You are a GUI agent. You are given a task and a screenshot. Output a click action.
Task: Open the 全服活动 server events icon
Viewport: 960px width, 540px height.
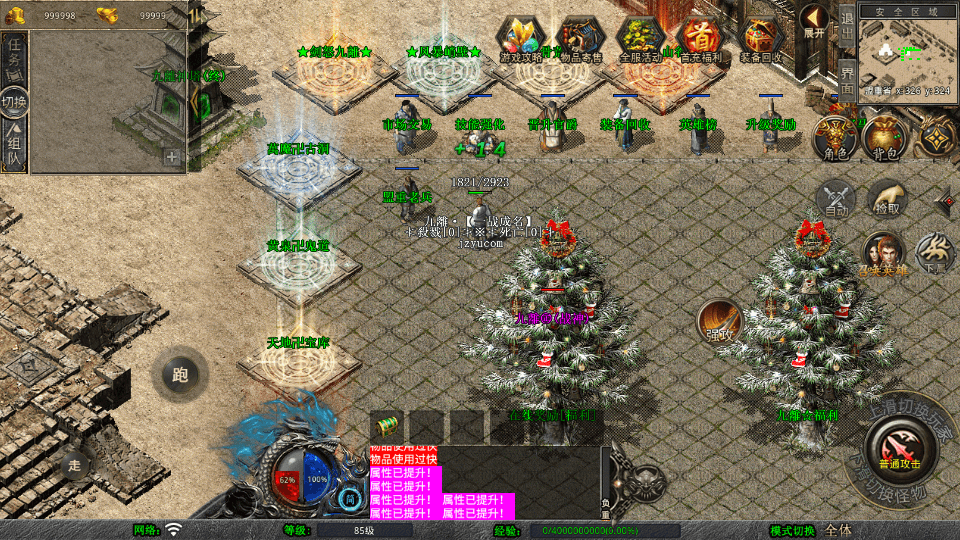click(641, 40)
